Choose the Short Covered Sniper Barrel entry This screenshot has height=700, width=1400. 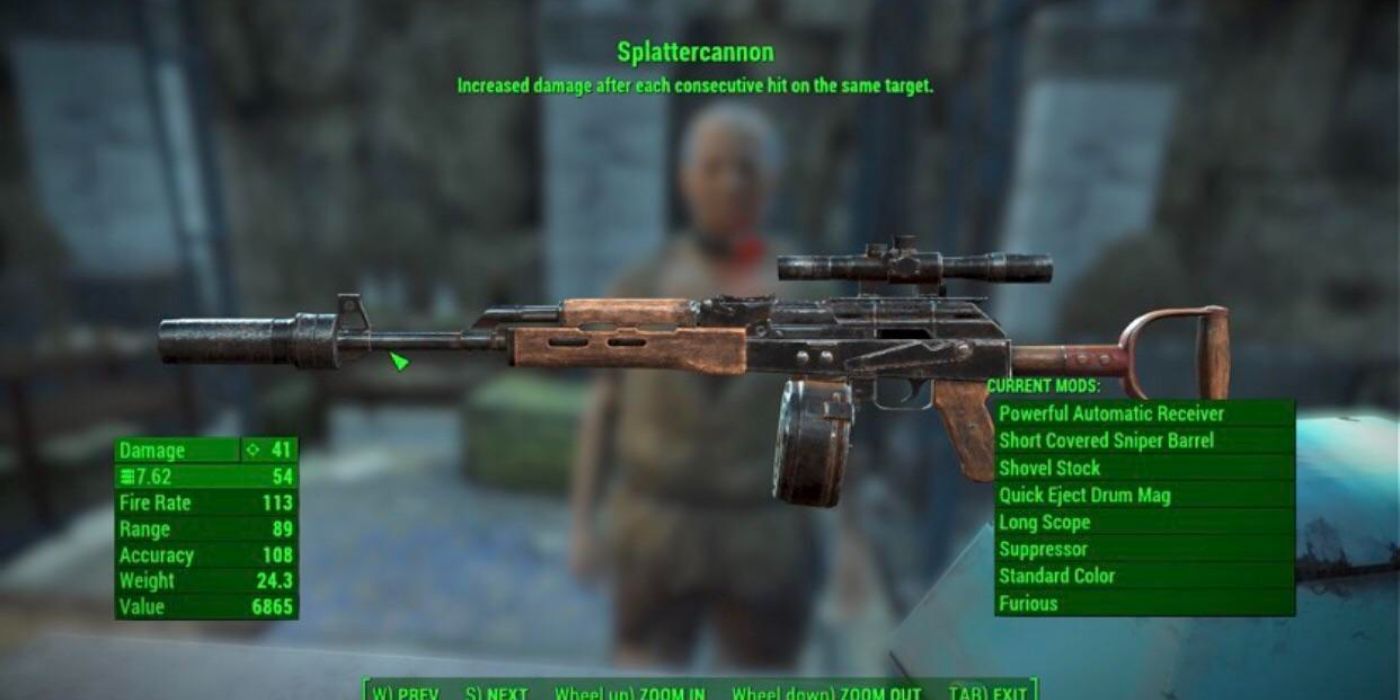point(1144,440)
